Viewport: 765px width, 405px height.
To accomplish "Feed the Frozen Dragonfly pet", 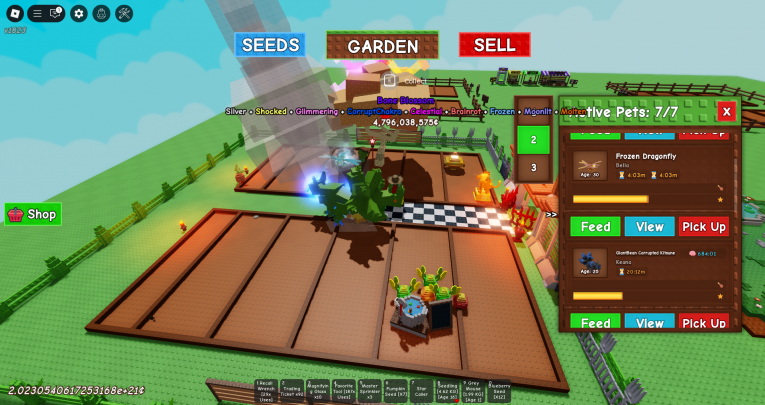I will click(x=595, y=227).
